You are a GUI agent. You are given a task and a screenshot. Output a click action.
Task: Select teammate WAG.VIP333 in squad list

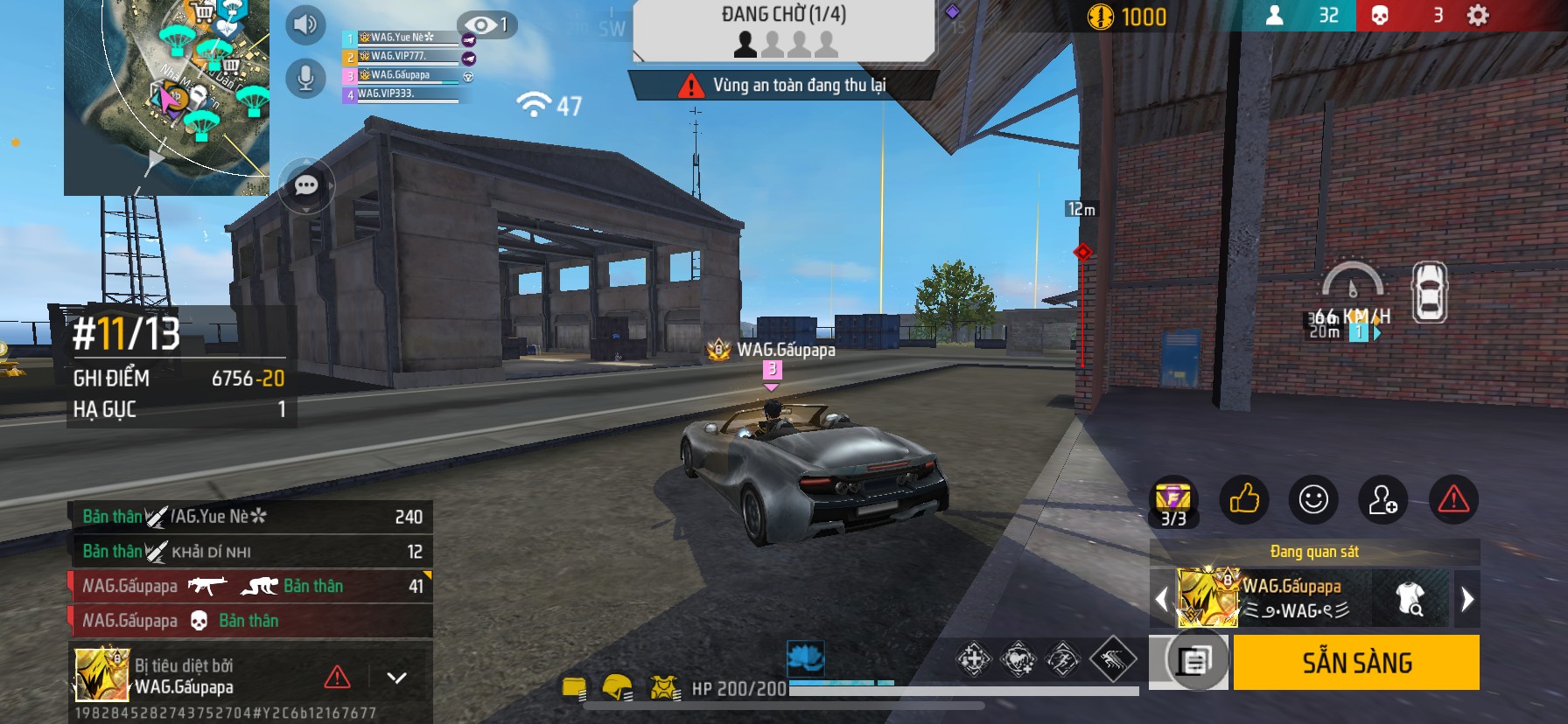pos(402,94)
